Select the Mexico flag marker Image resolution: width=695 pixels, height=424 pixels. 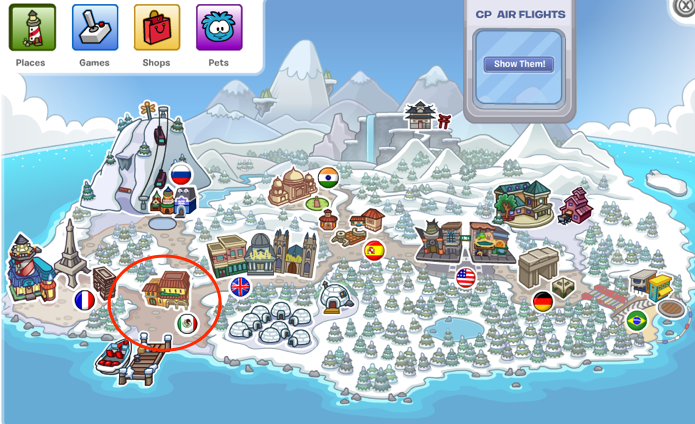187,323
